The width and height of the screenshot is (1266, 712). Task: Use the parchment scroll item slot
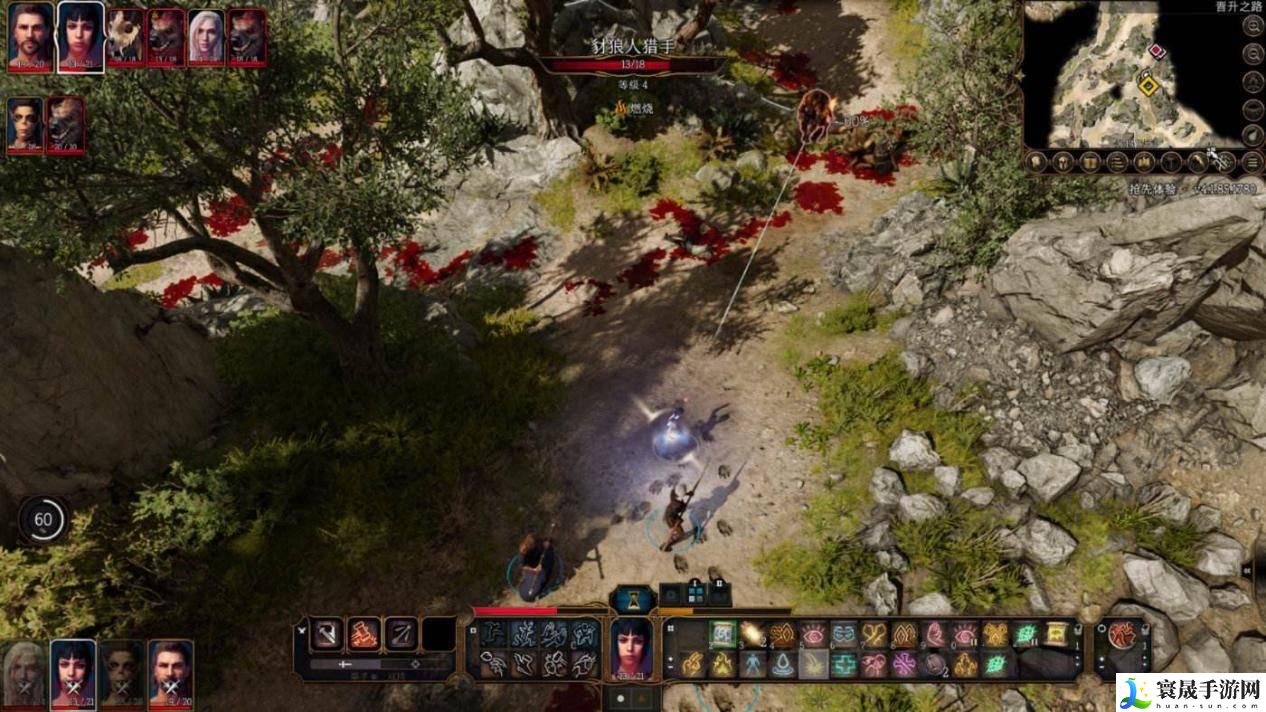tap(1056, 633)
